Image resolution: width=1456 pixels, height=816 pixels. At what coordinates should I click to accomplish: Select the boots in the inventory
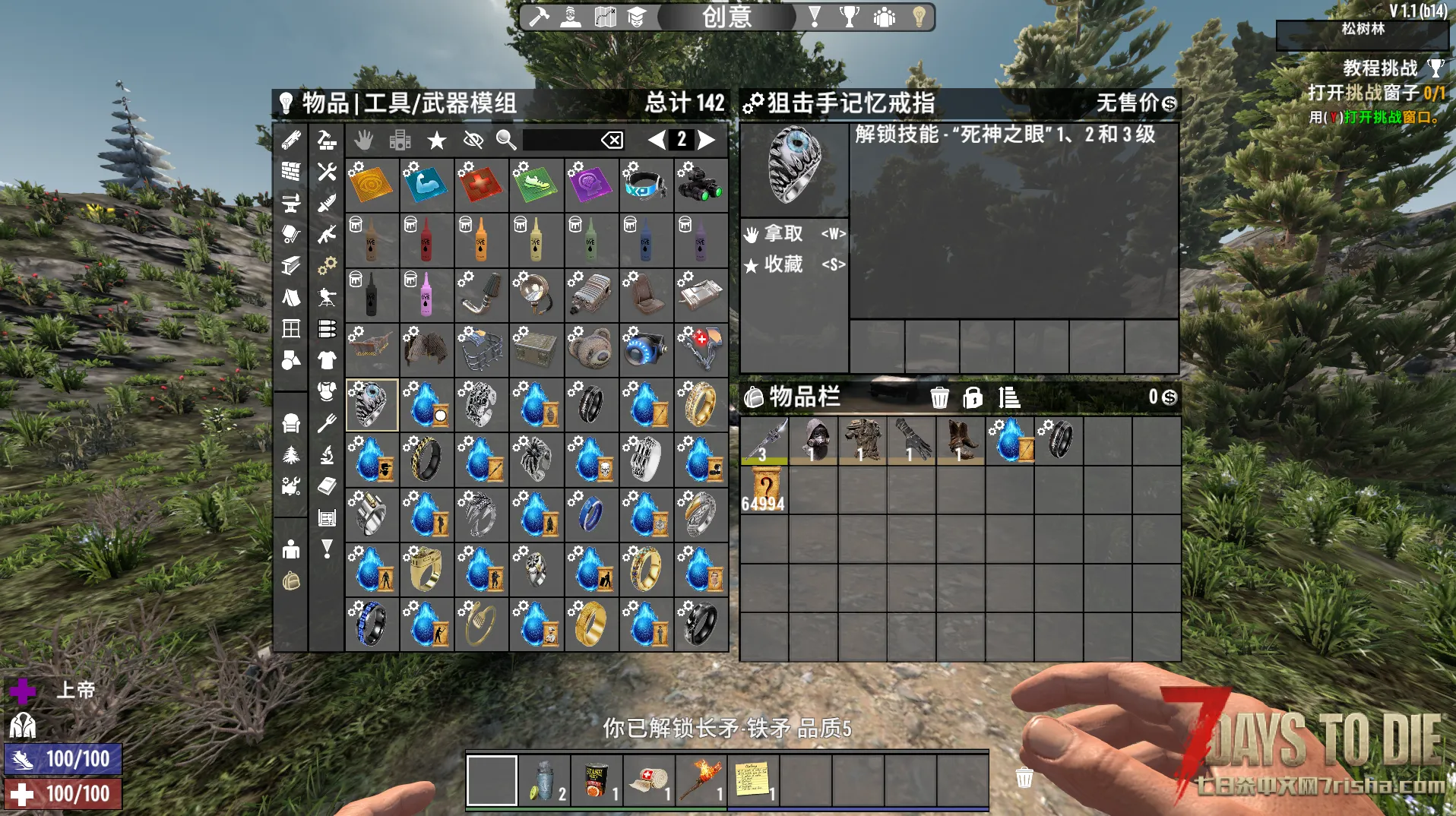960,440
